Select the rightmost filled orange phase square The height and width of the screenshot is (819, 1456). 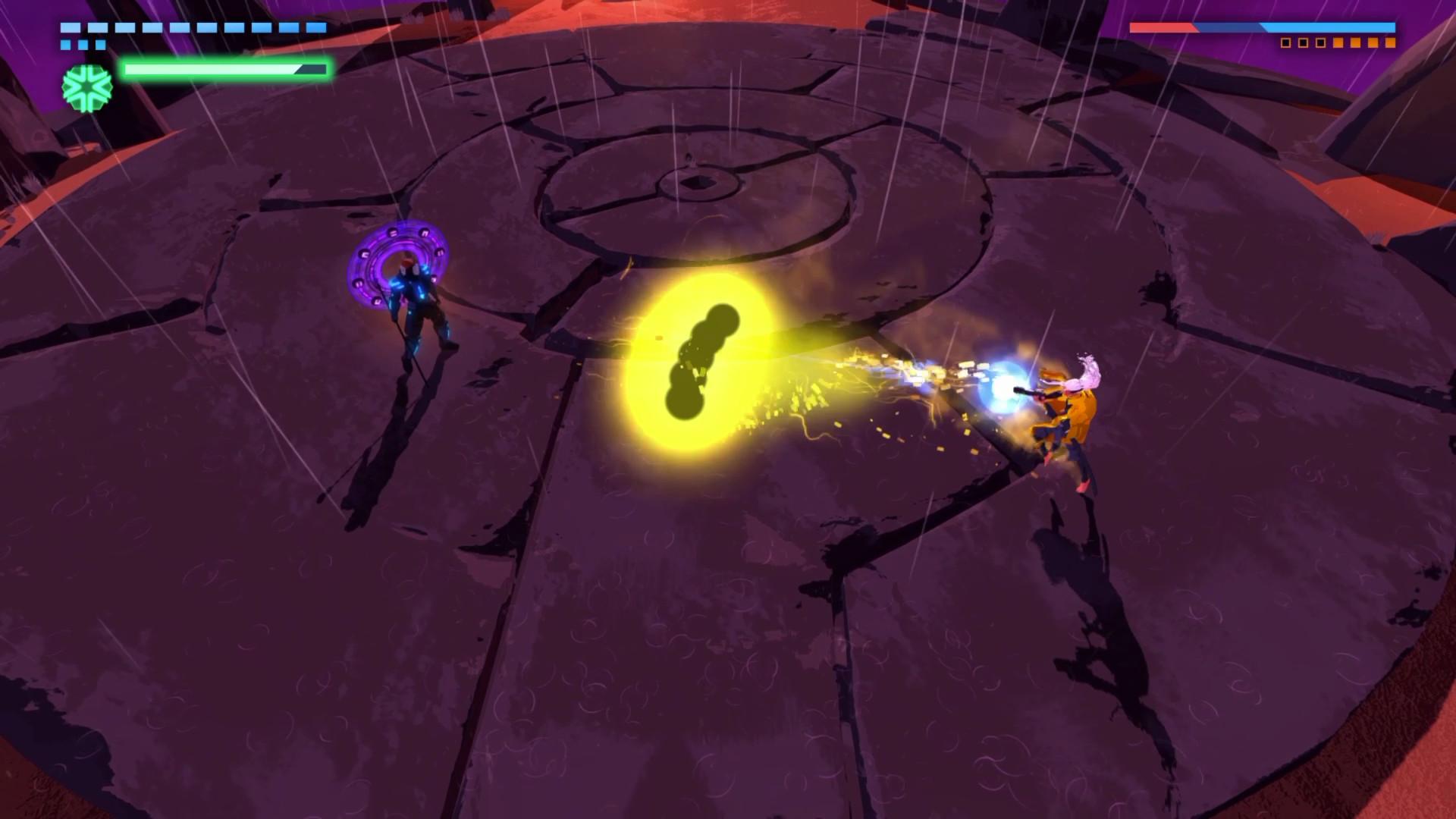1391,42
